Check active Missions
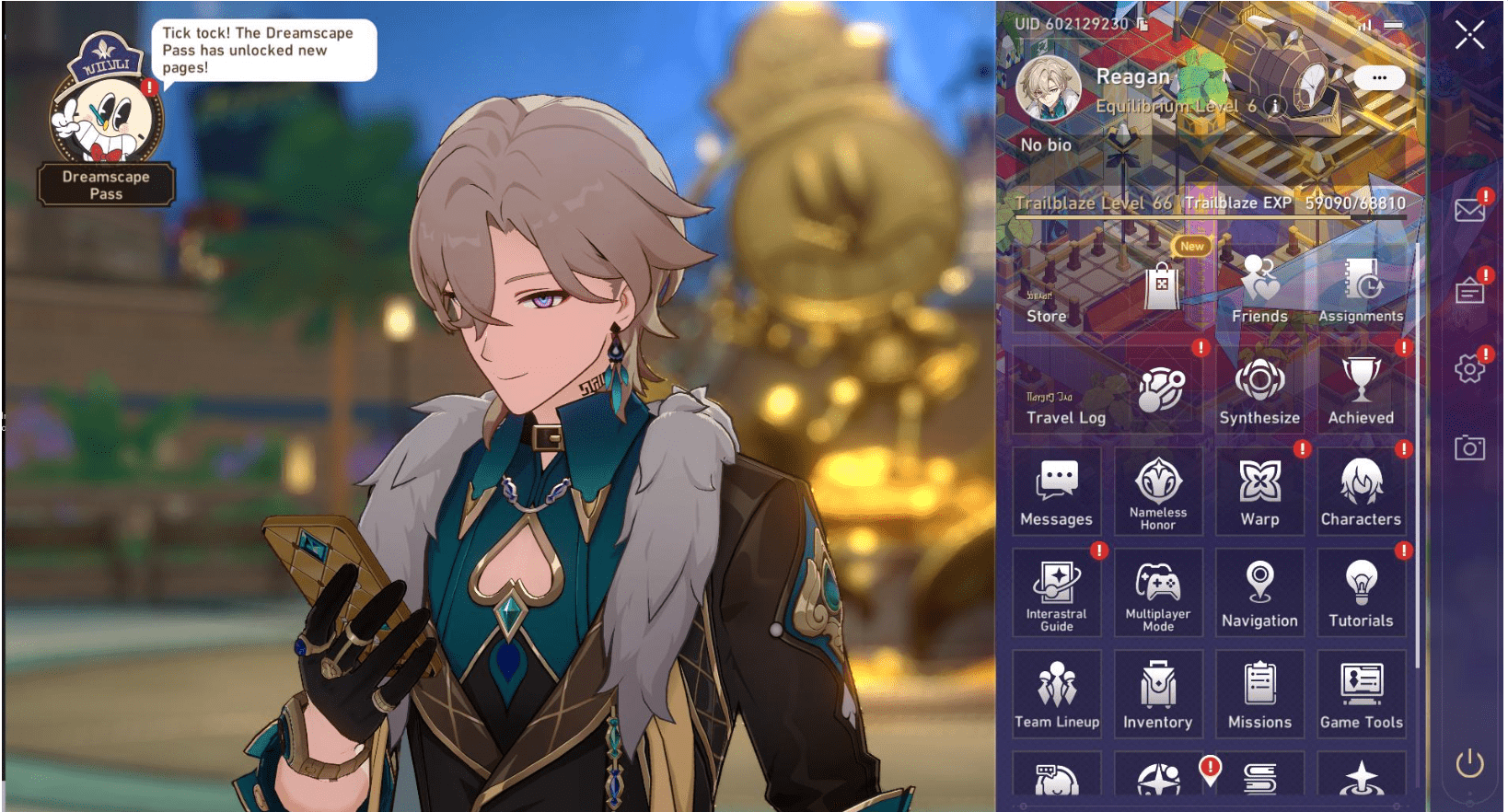This screenshot has height=812, width=1508. coord(1259,690)
